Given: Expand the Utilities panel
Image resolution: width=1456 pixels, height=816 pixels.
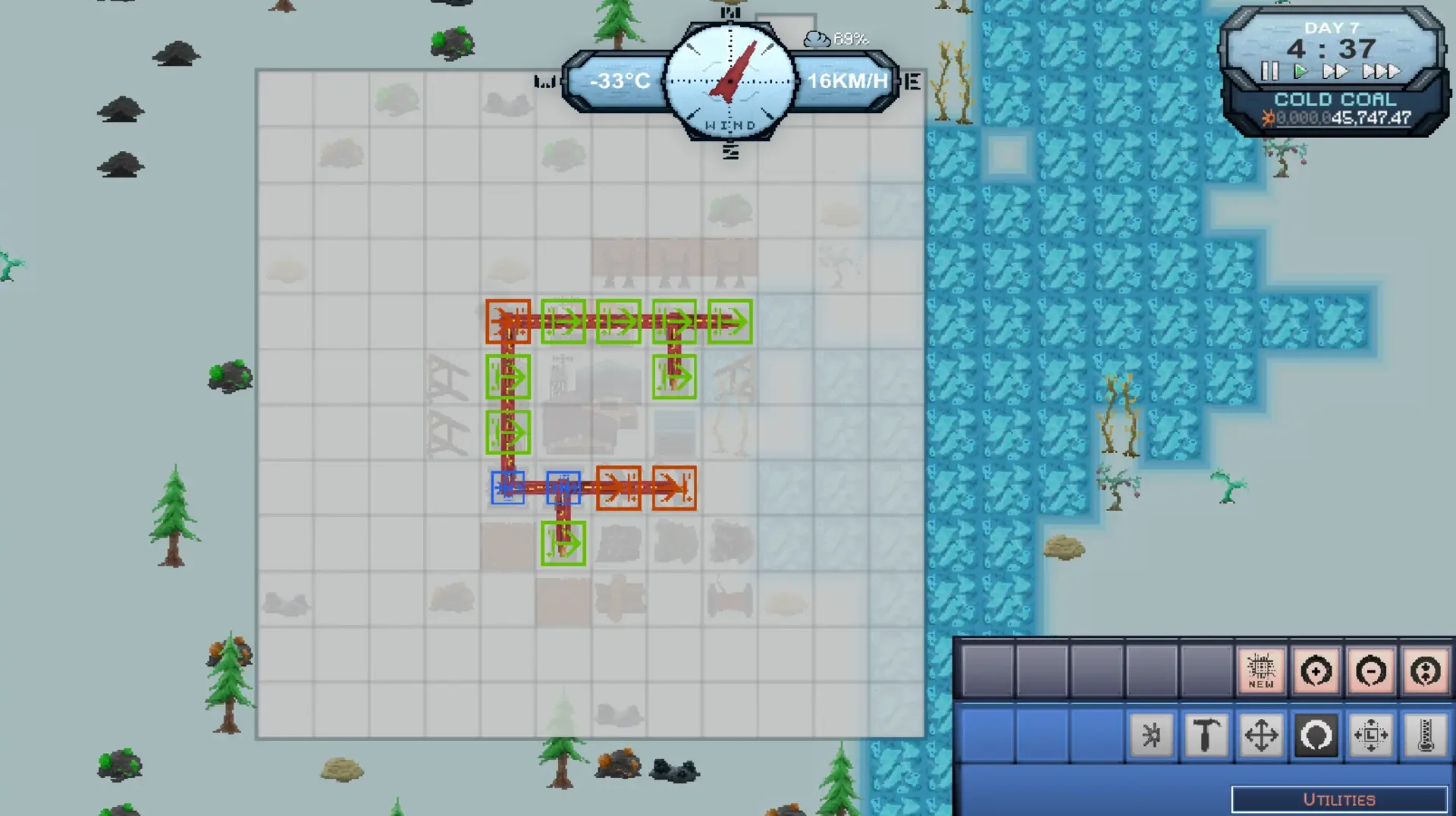Looking at the screenshot, I should pyautogui.click(x=1339, y=799).
